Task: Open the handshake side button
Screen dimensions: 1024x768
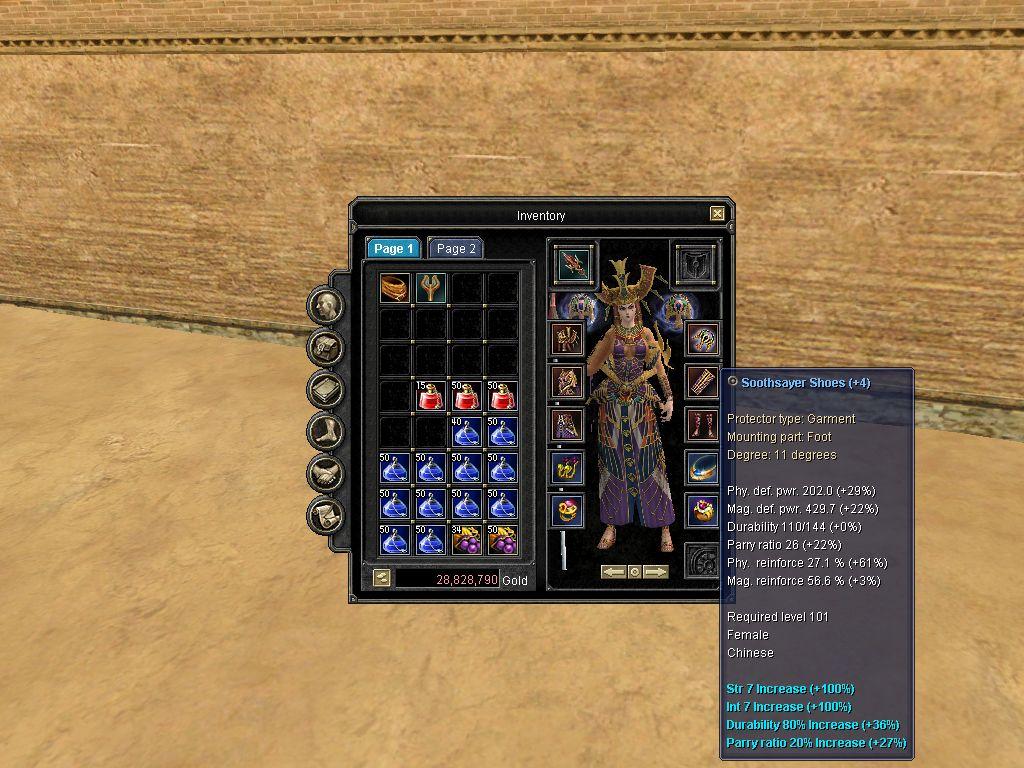Action: (326, 474)
